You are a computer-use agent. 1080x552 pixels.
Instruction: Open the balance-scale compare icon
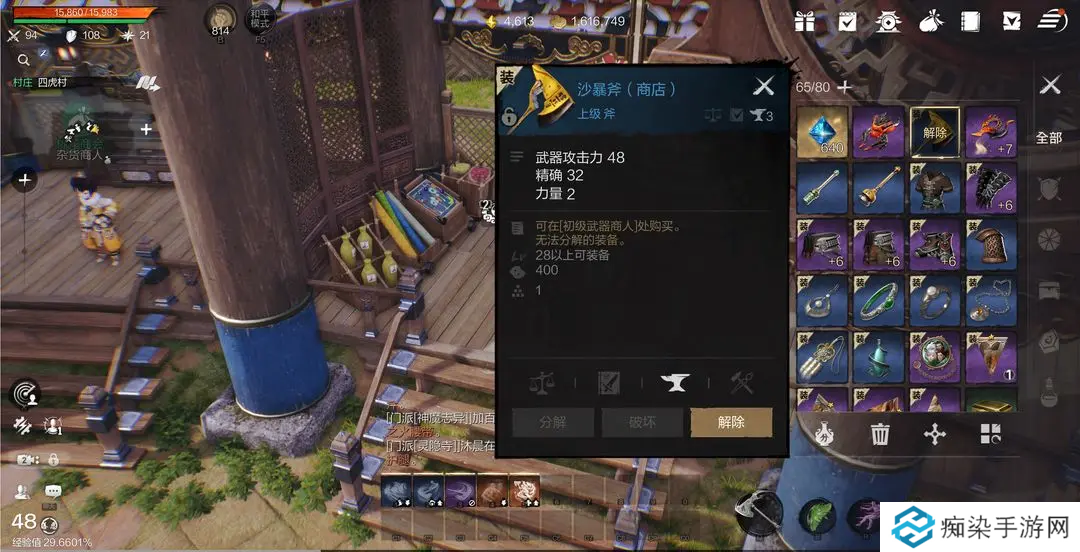(543, 381)
